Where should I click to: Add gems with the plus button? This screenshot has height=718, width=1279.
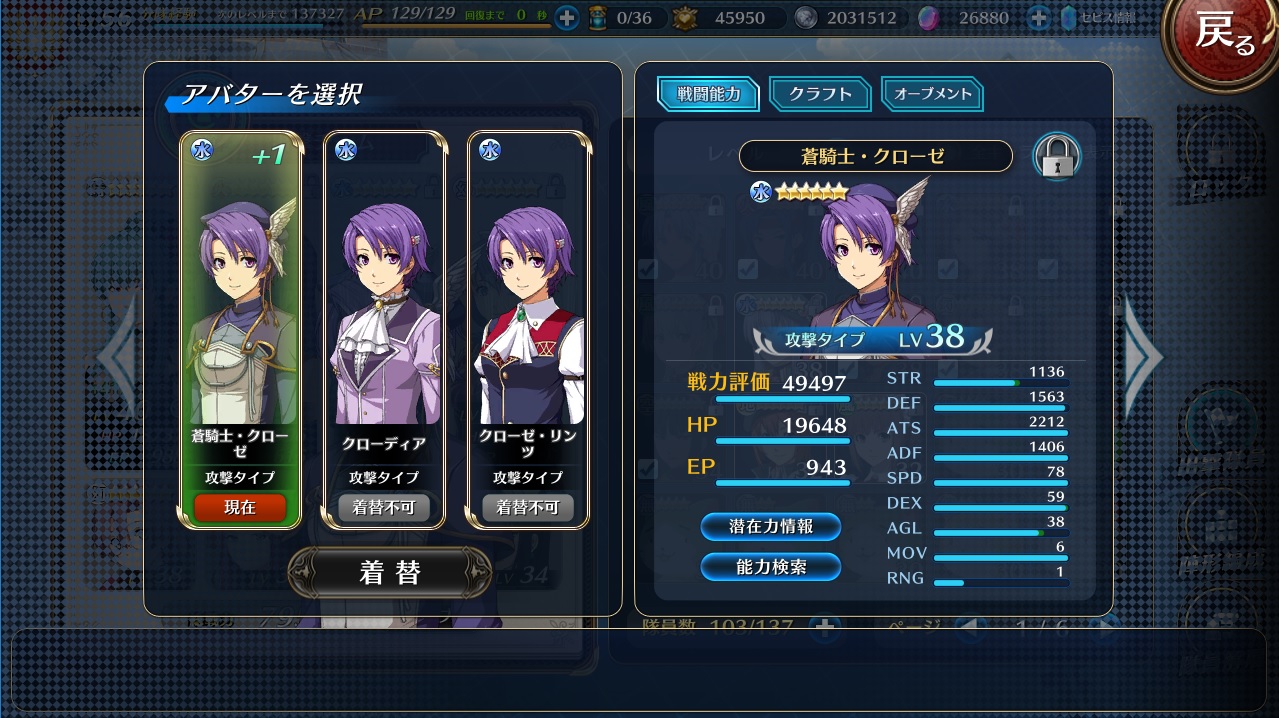point(1038,18)
